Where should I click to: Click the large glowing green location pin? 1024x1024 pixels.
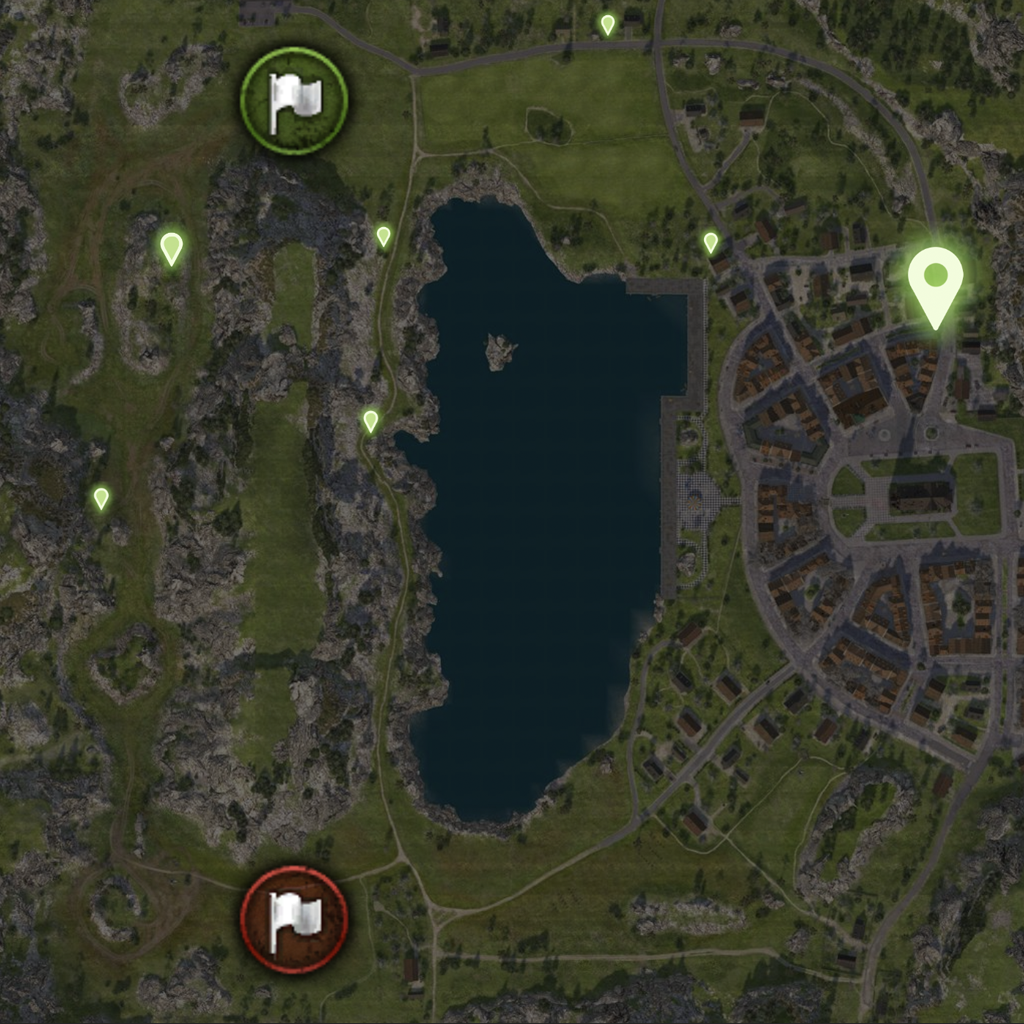click(x=935, y=280)
